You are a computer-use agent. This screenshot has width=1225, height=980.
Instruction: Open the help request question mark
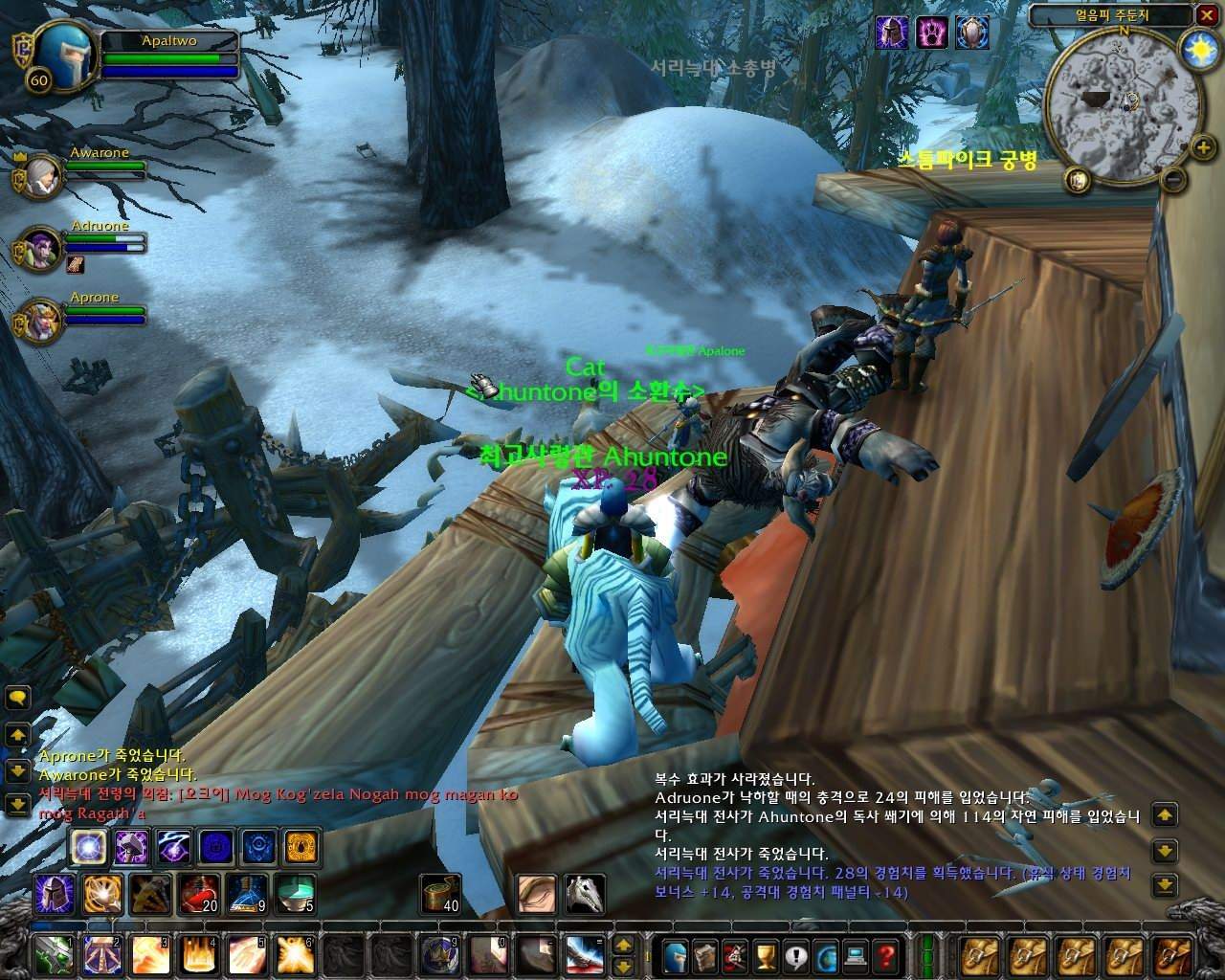click(x=884, y=954)
